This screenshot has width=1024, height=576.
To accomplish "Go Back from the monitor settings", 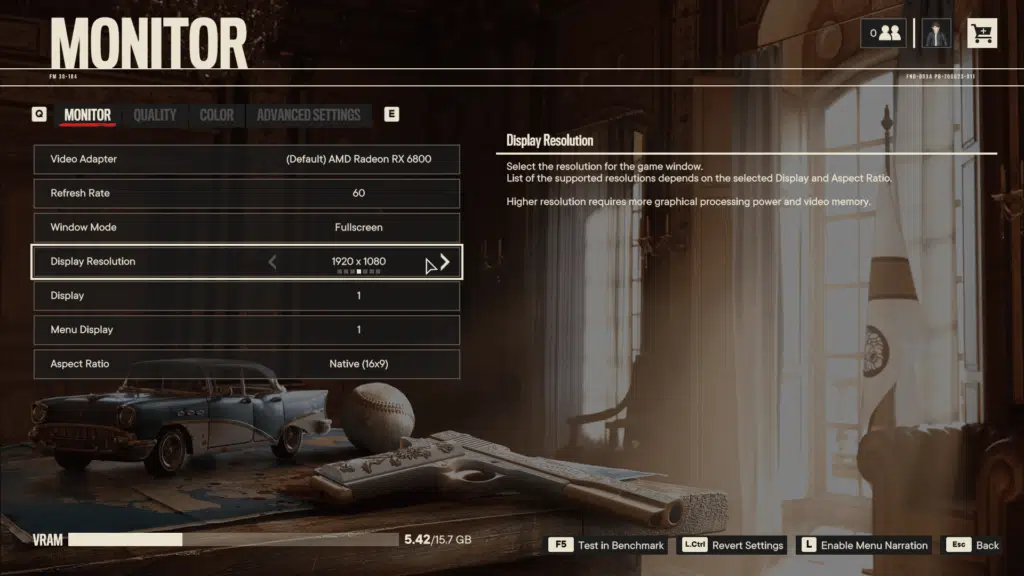I will (x=973, y=545).
